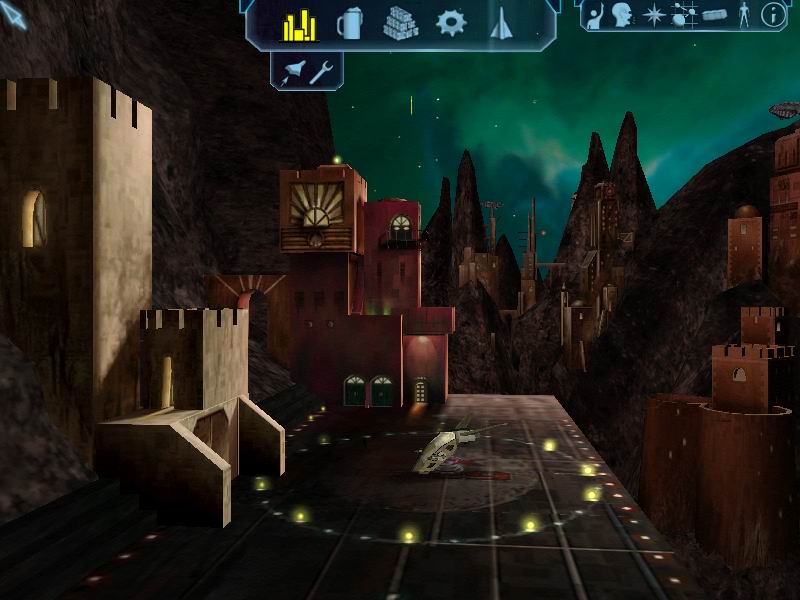This screenshot has height=600, width=800.
Task: Open the ship with arrow sub-option
Action: click(295, 71)
